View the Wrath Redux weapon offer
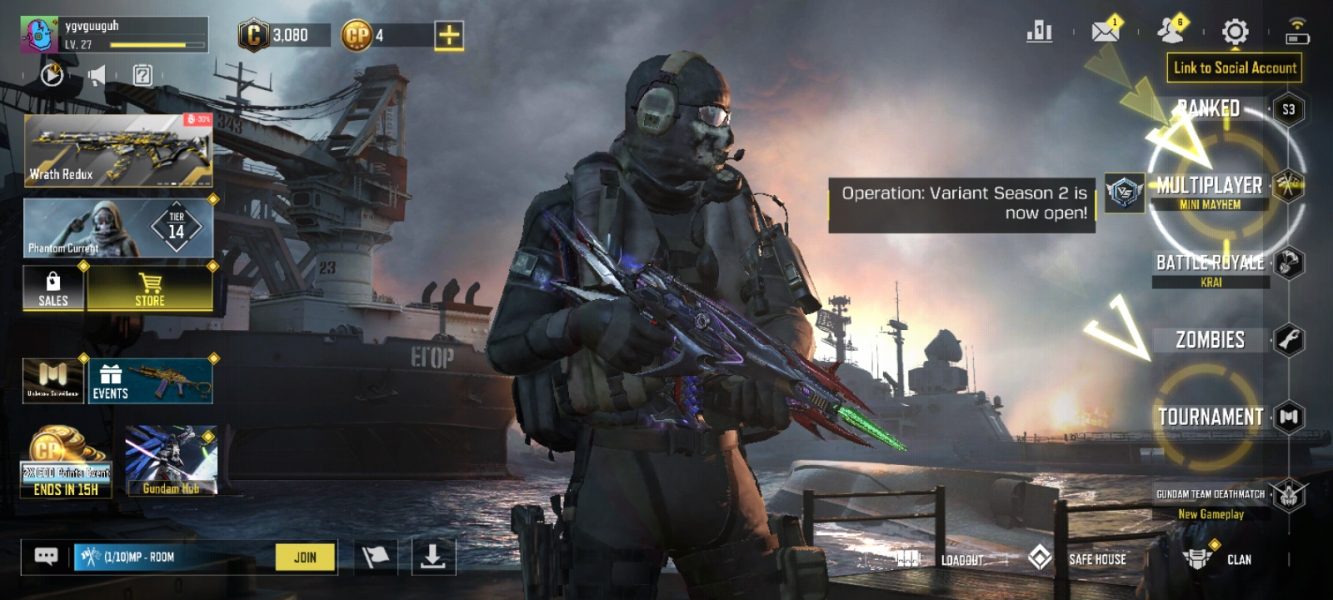This screenshot has height=600, width=1333. (118, 150)
